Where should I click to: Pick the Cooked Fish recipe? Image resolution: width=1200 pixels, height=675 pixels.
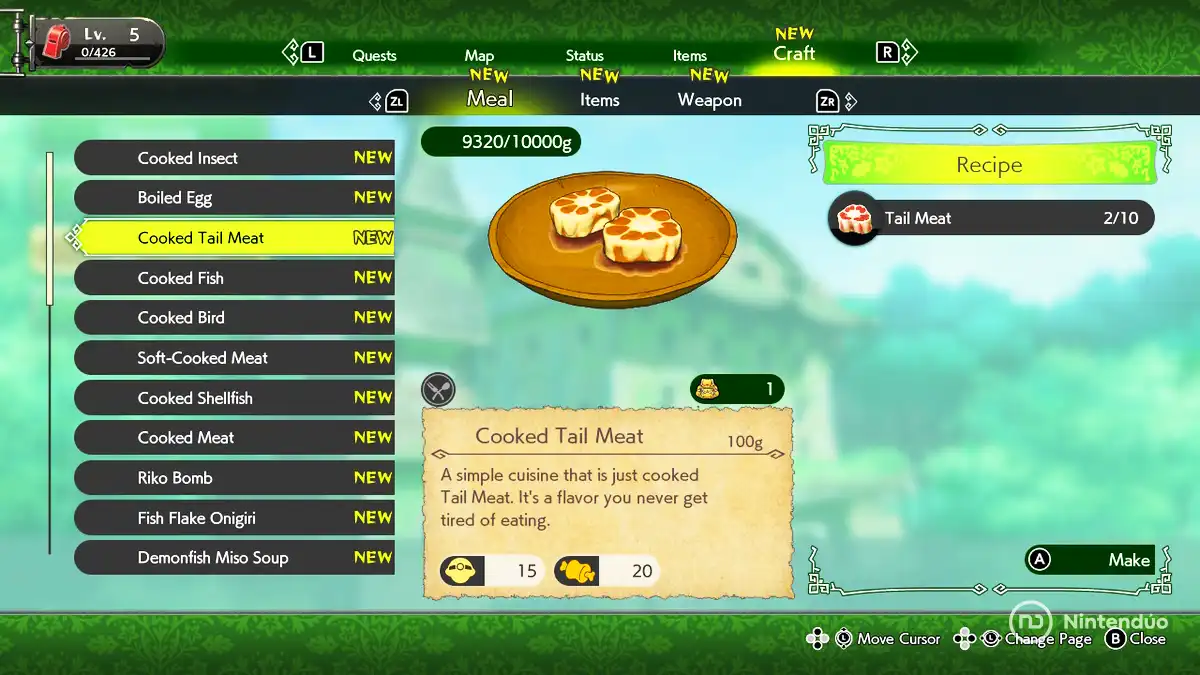tap(234, 278)
